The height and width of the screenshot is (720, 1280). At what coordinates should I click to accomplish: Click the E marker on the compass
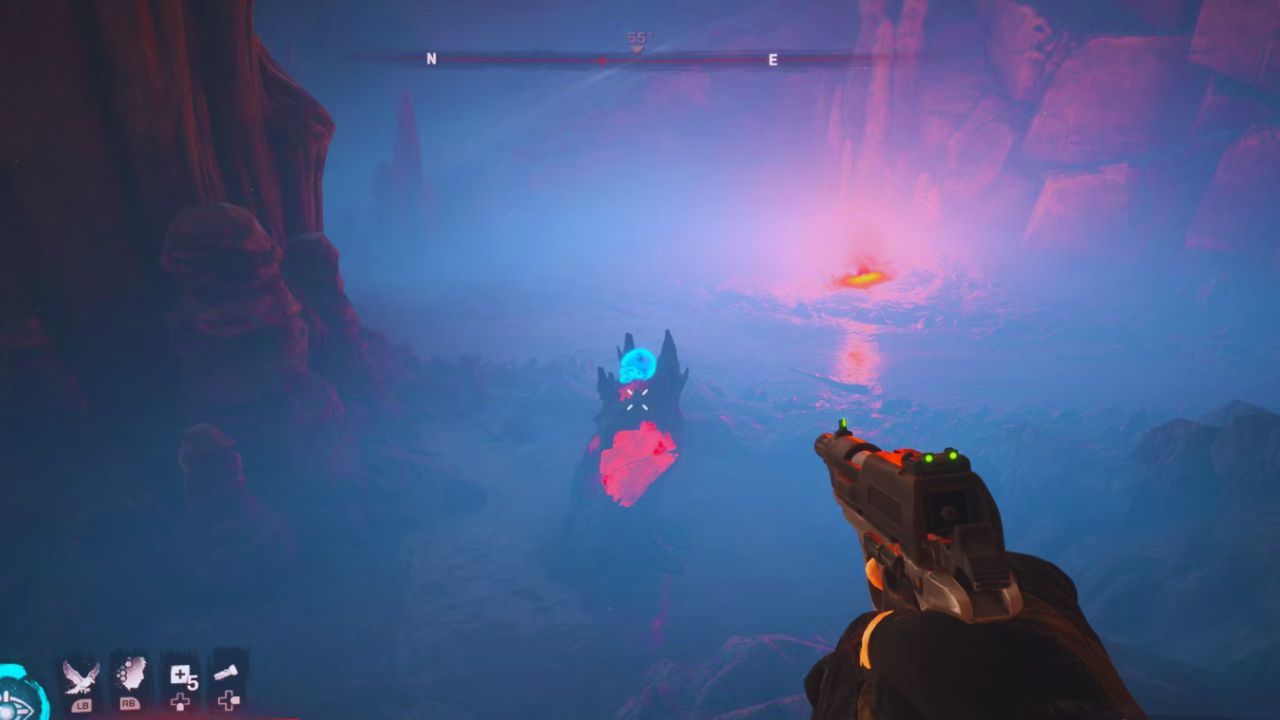(x=771, y=58)
